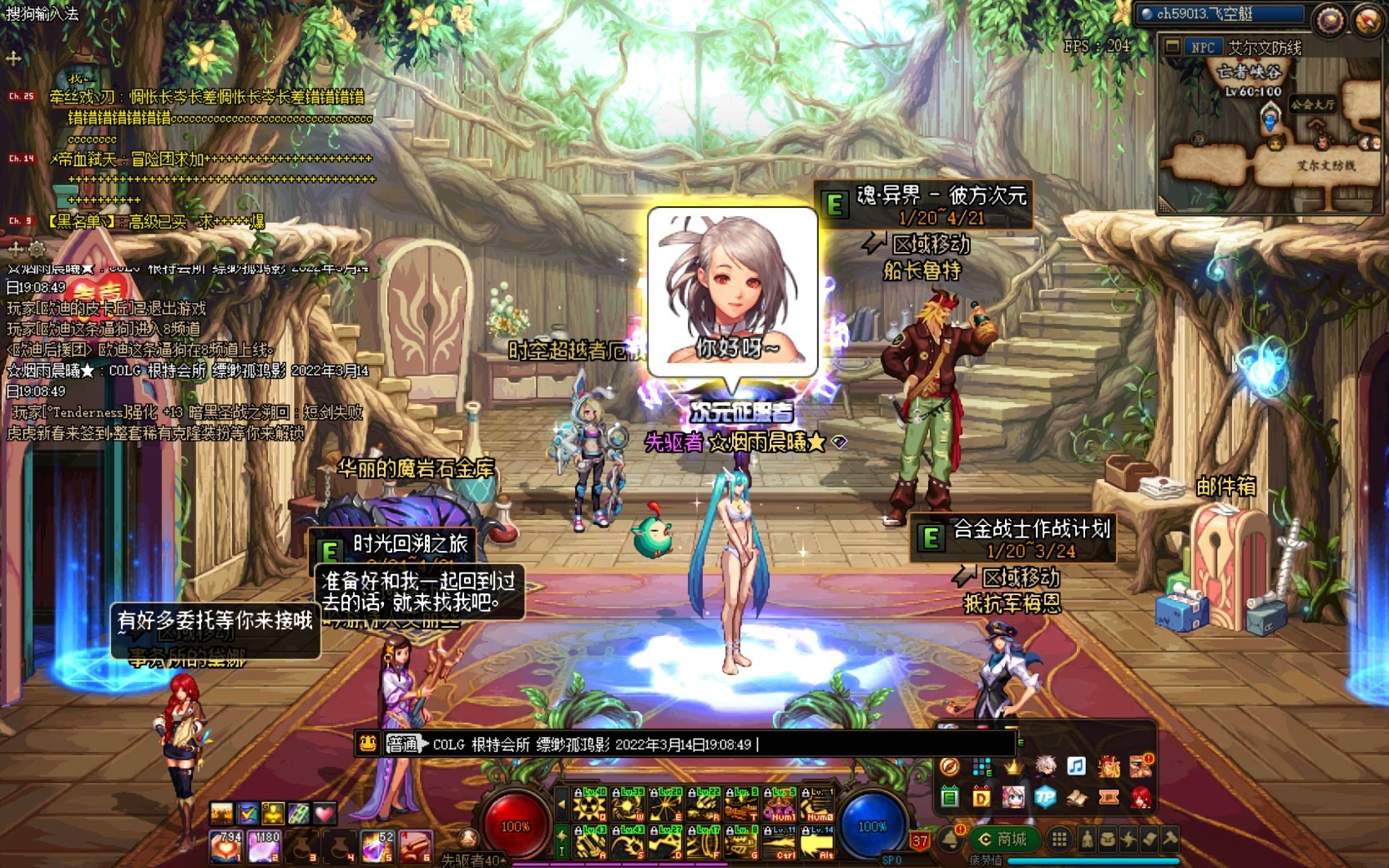1389x868 pixels.
Task: Open the hammer icon in menu bar
Action: [x=1169, y=840]
